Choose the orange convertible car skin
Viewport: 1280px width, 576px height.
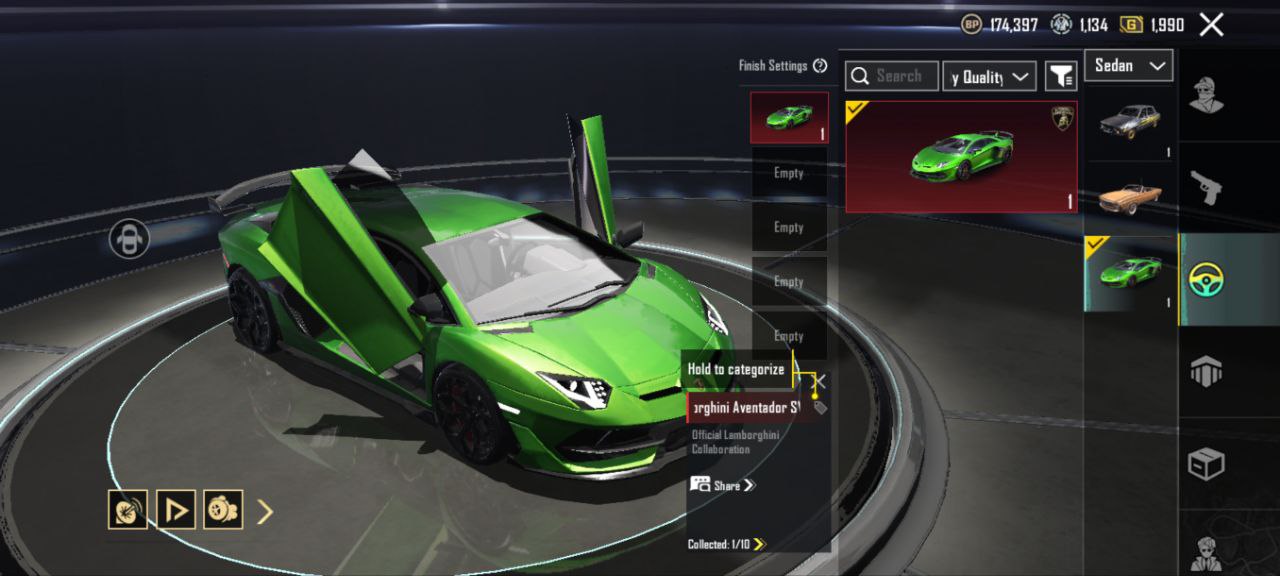click(x=1130, y=198)
